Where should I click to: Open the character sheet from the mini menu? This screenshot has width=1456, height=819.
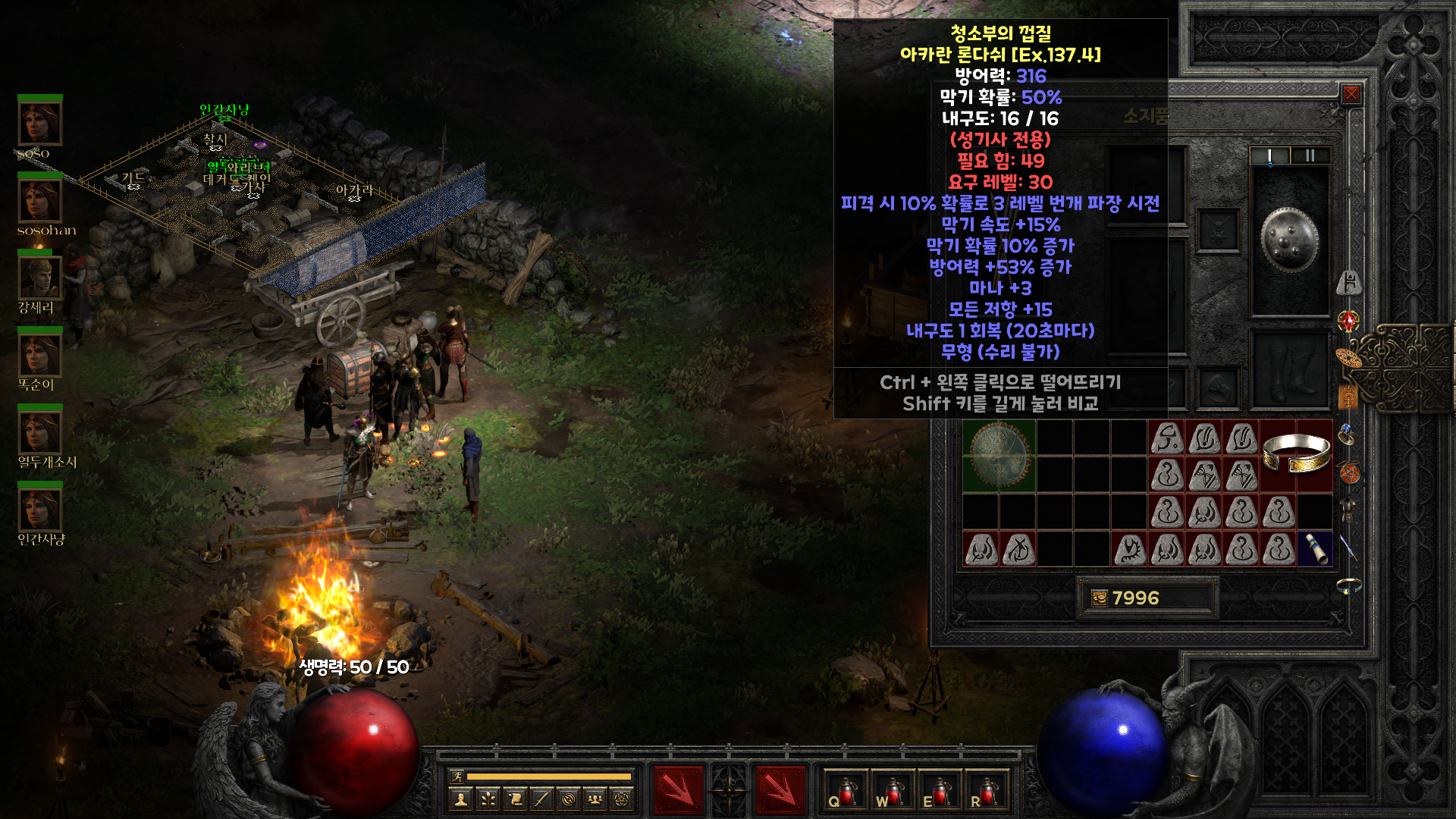tap(460, 799)
